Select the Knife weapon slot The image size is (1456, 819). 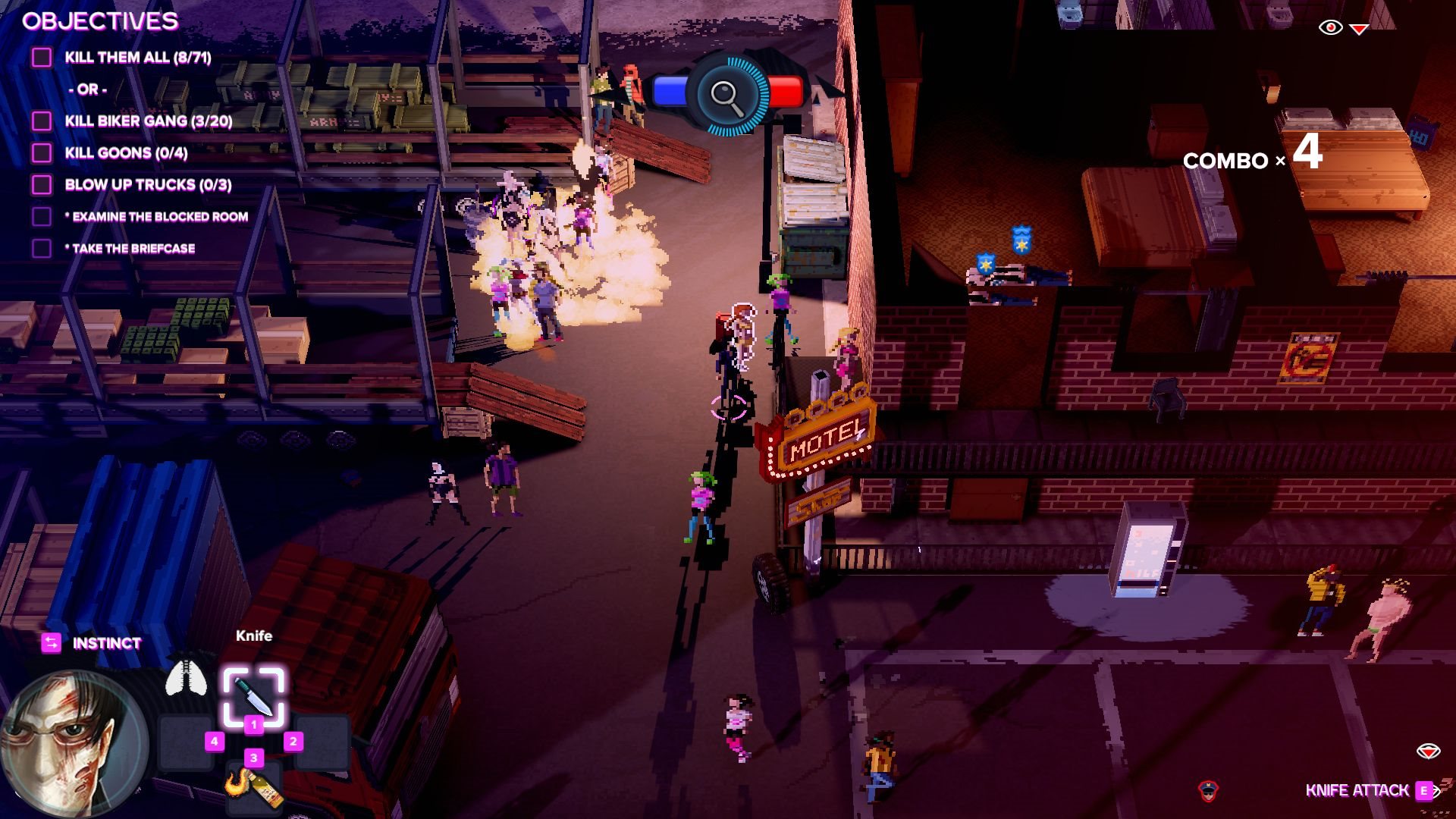(253, 695)
